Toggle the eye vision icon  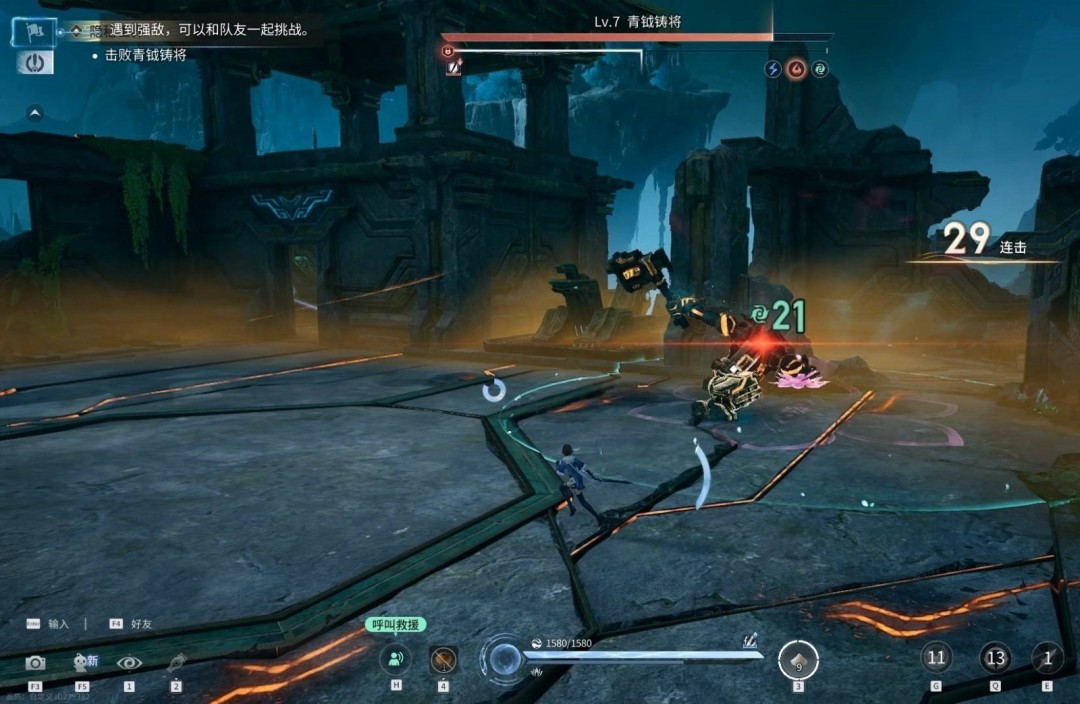(x=129, y=662)
